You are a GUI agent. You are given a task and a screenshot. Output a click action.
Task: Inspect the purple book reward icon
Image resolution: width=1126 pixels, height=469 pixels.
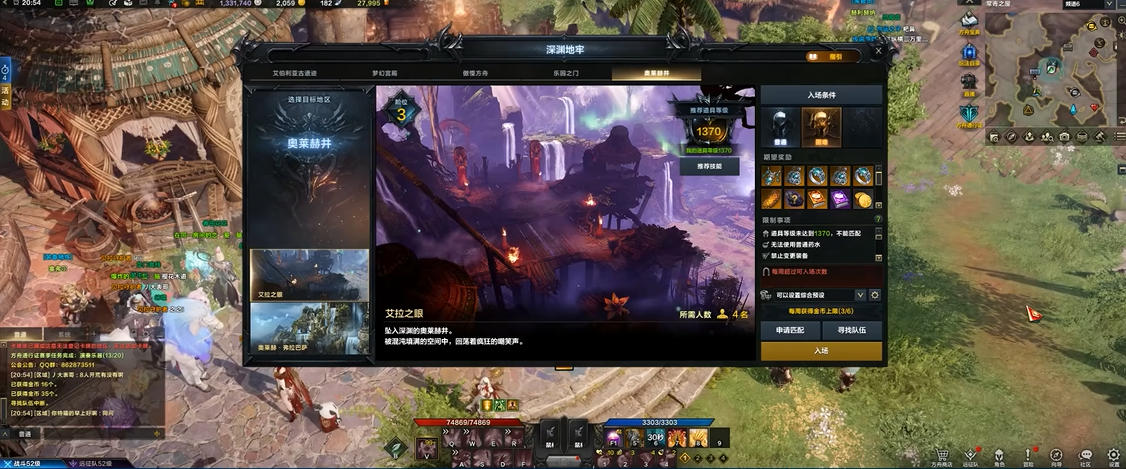point(838,199)
